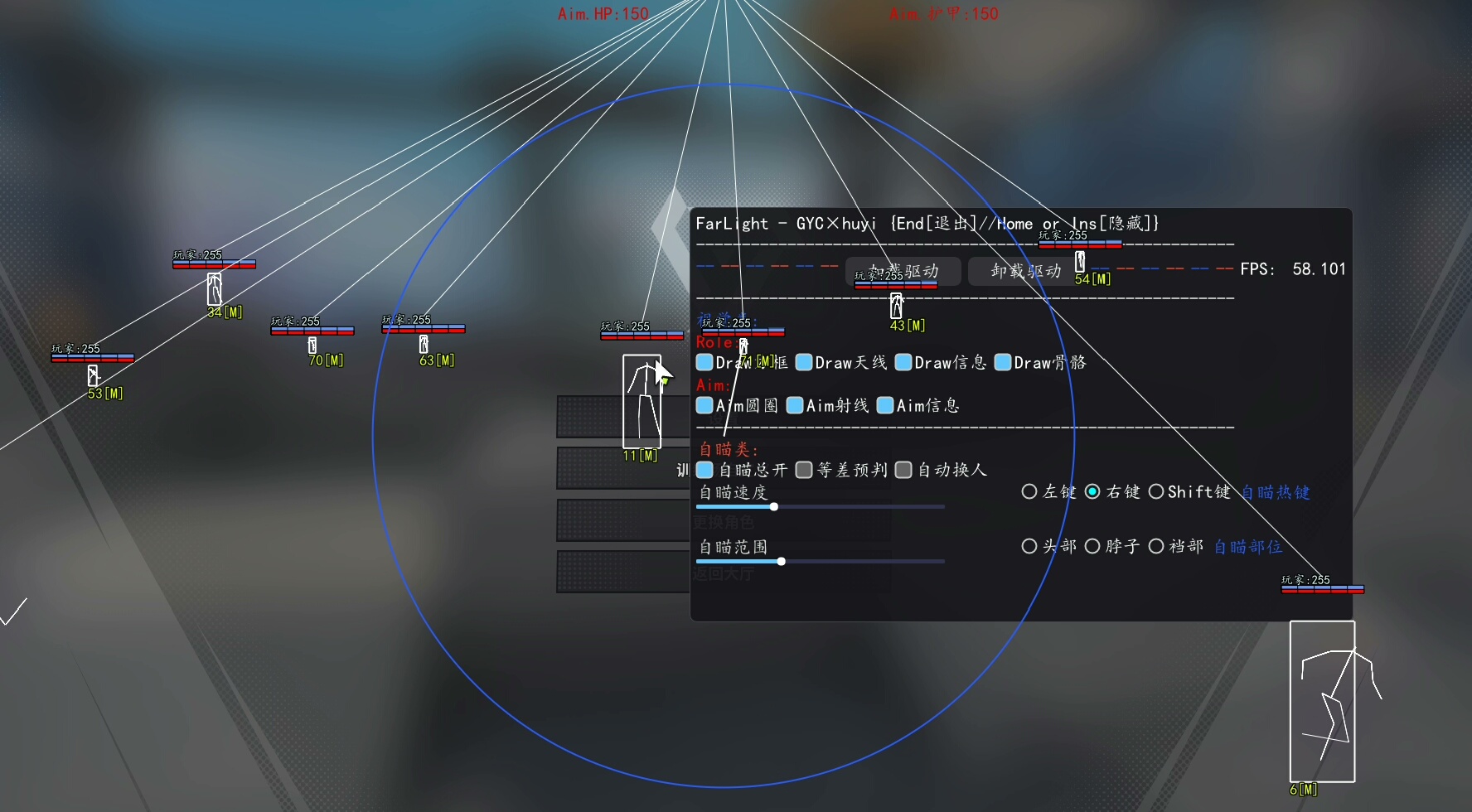Click the 自瞄部位 link
The width and height of the screenshot is (1472, 812).
click(1247, 547)
